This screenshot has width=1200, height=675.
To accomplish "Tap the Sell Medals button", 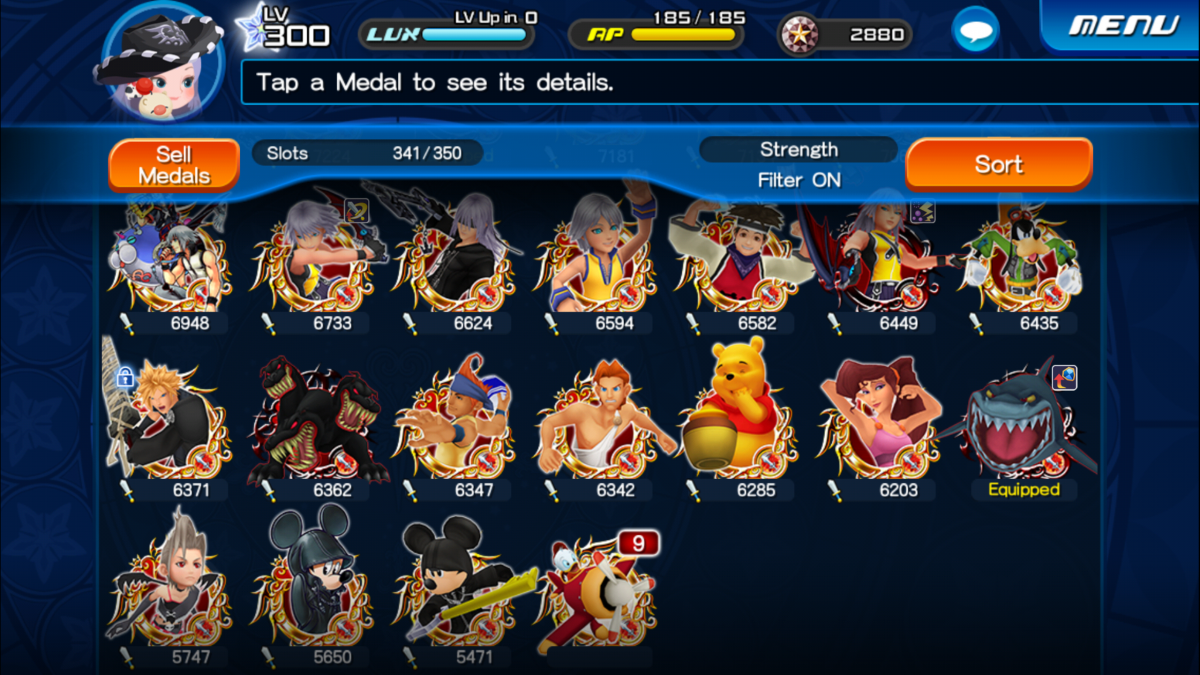I will click(174, 165).
